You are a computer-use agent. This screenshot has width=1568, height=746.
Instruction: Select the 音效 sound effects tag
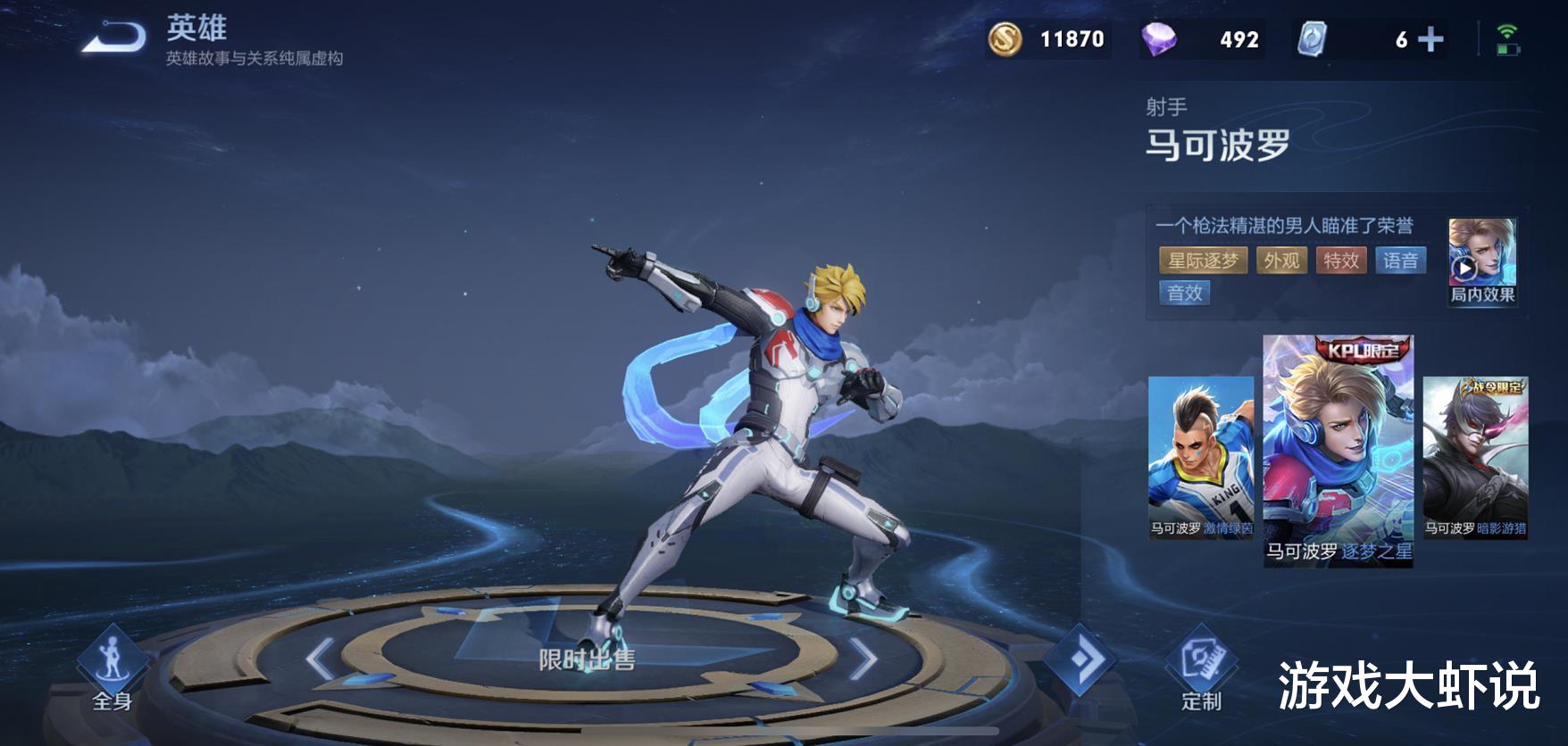[x=1184, y=293]
